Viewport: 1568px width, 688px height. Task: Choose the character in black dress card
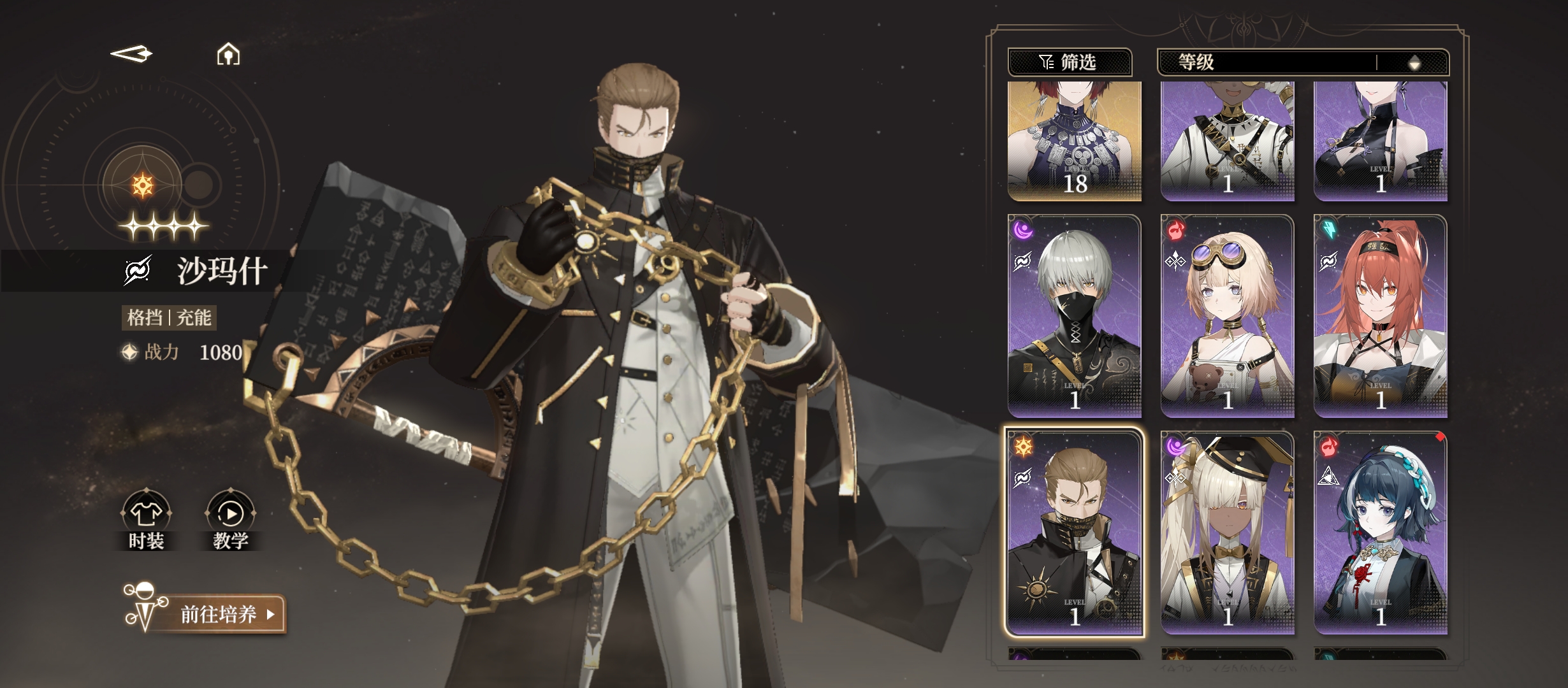click(x=1380, y=140)
